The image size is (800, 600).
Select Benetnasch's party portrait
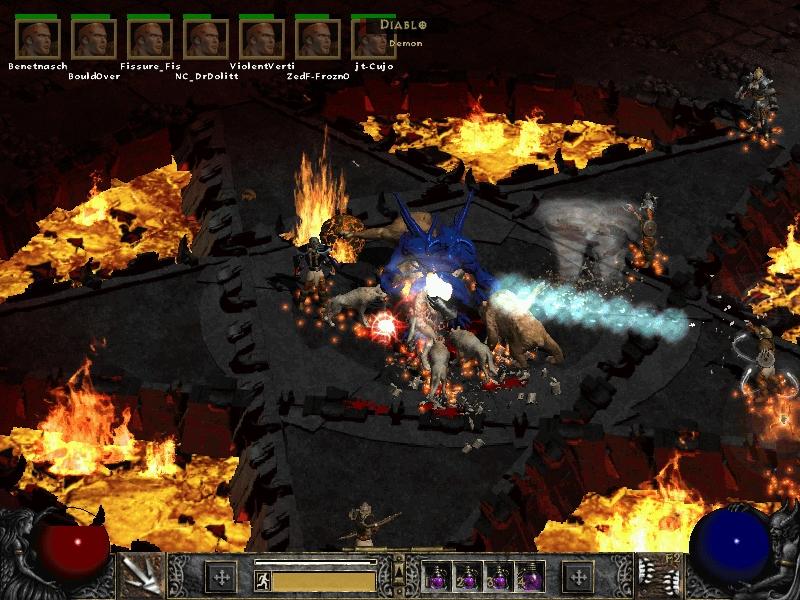coord(38,38)
